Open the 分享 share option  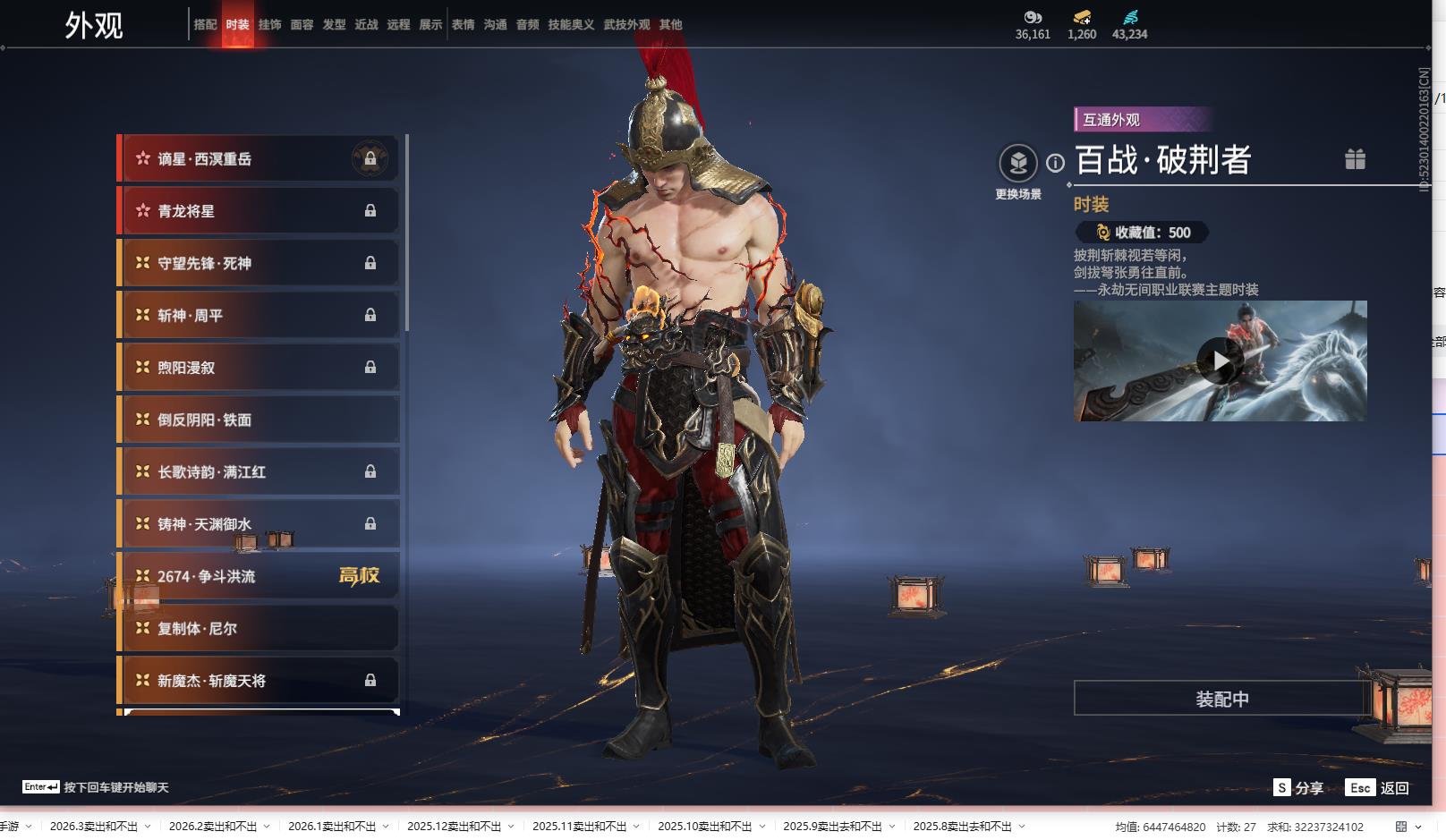(x=1298, y=787)
